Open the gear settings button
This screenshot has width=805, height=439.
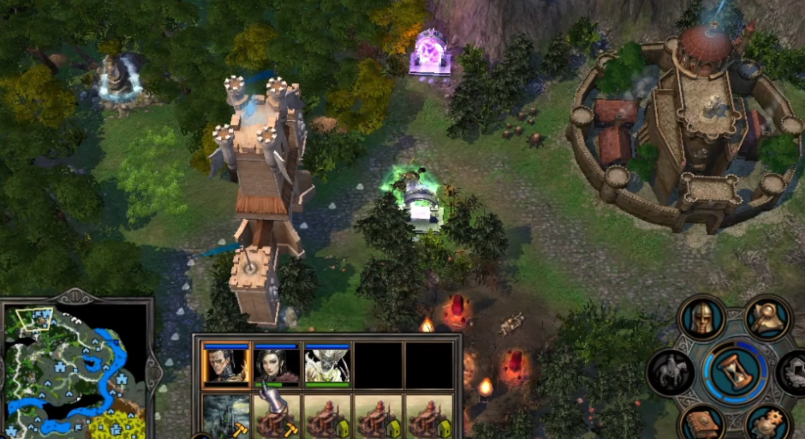[x=767, y=424]
